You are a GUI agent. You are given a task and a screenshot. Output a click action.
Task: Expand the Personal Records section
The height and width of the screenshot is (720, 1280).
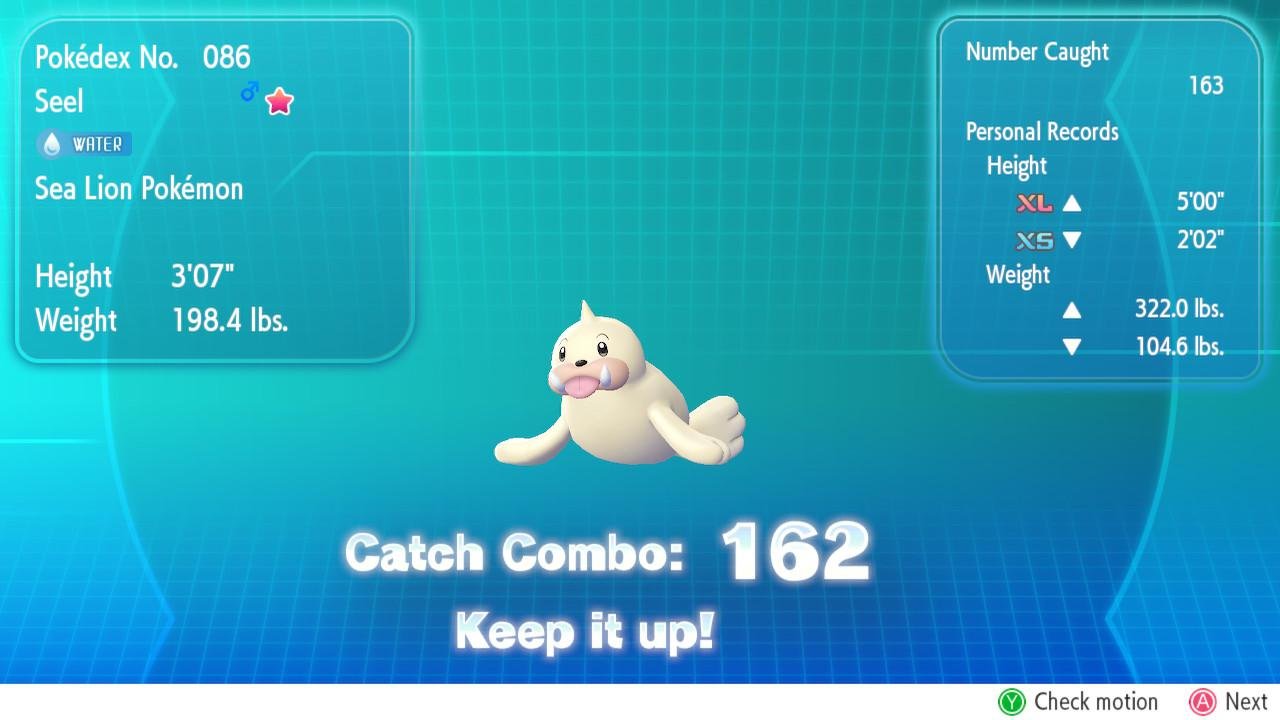coord(1043,131)
